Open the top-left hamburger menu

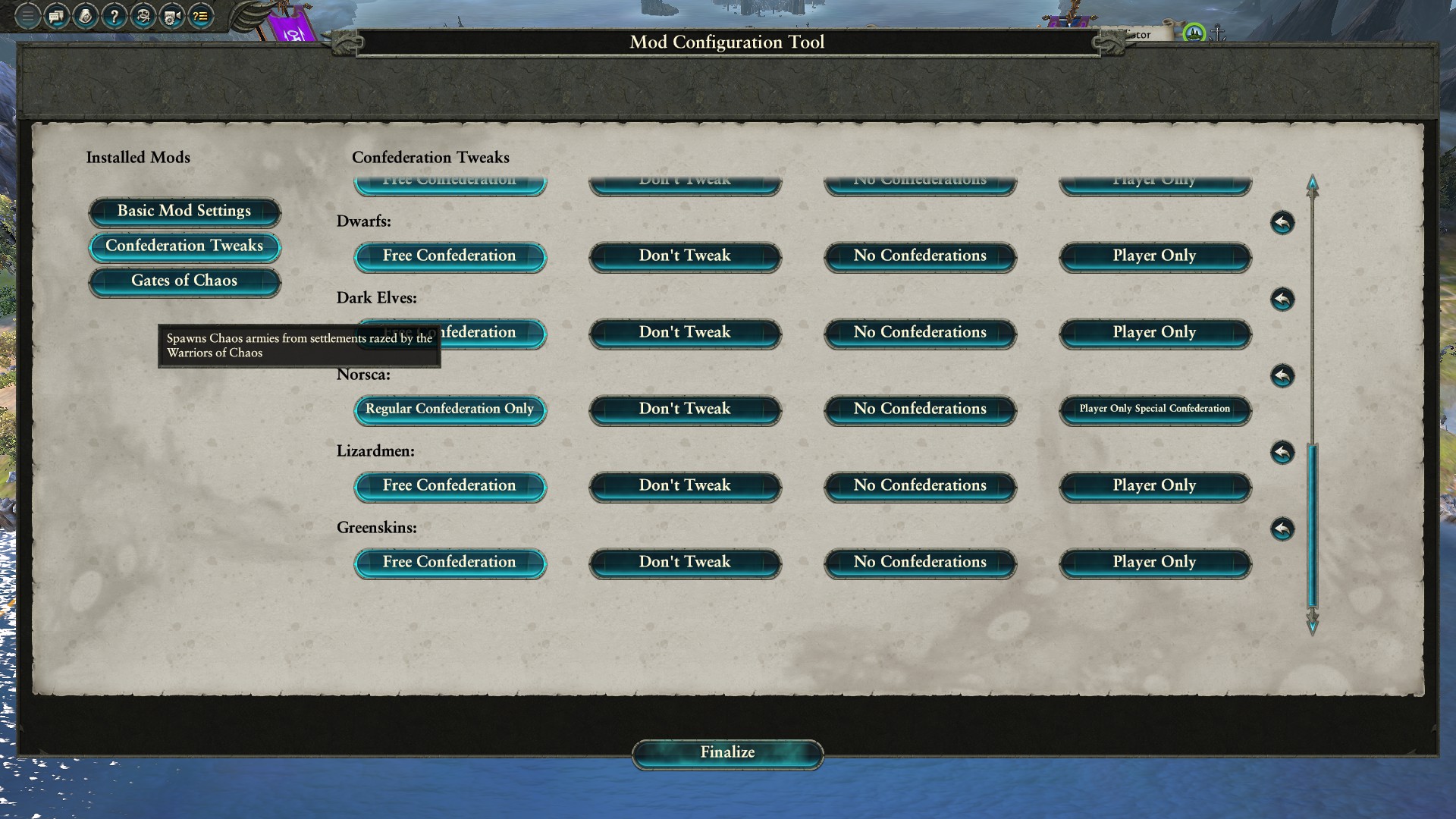click(27, 16)
